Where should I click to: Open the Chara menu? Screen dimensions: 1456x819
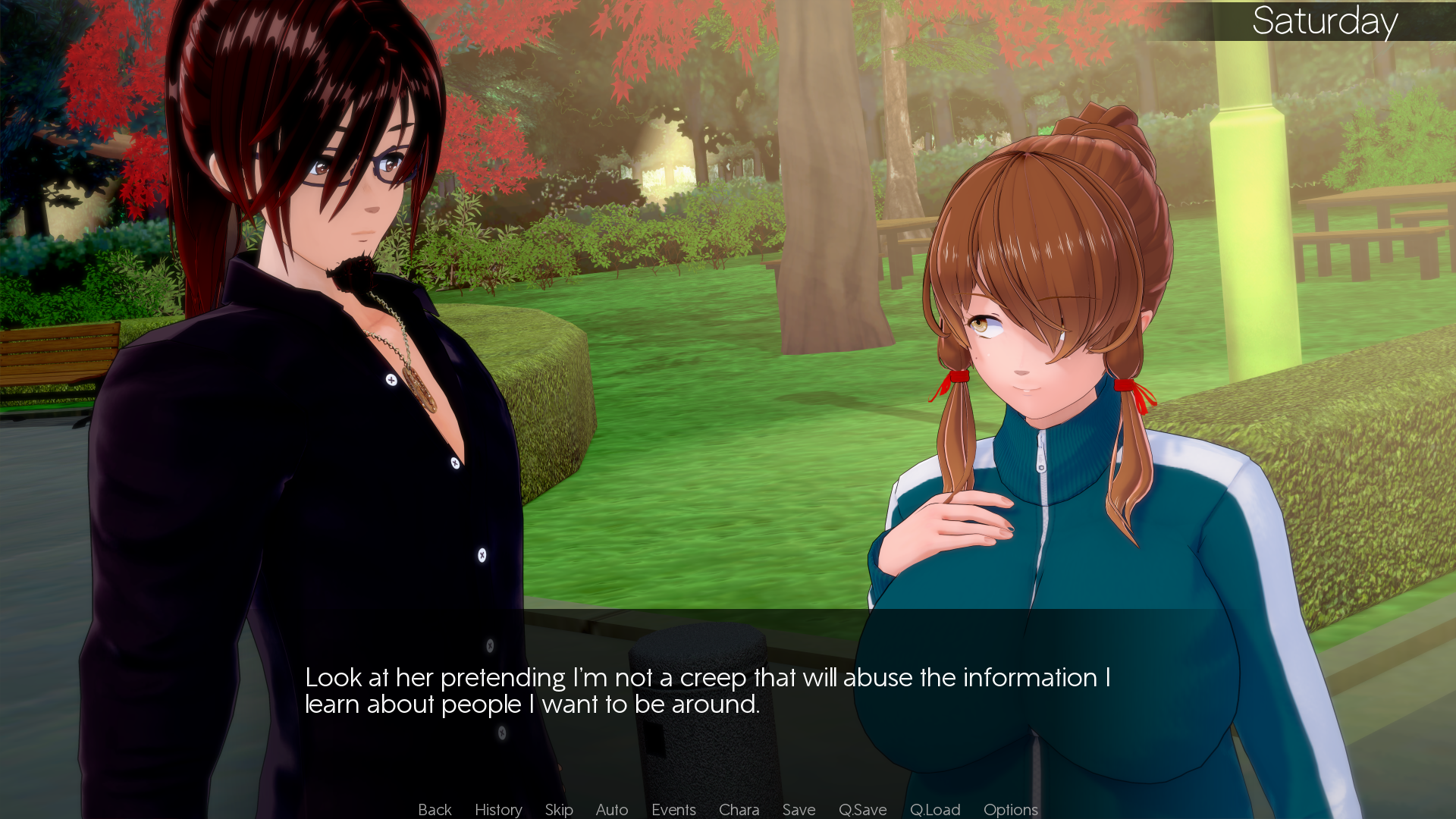739,809
